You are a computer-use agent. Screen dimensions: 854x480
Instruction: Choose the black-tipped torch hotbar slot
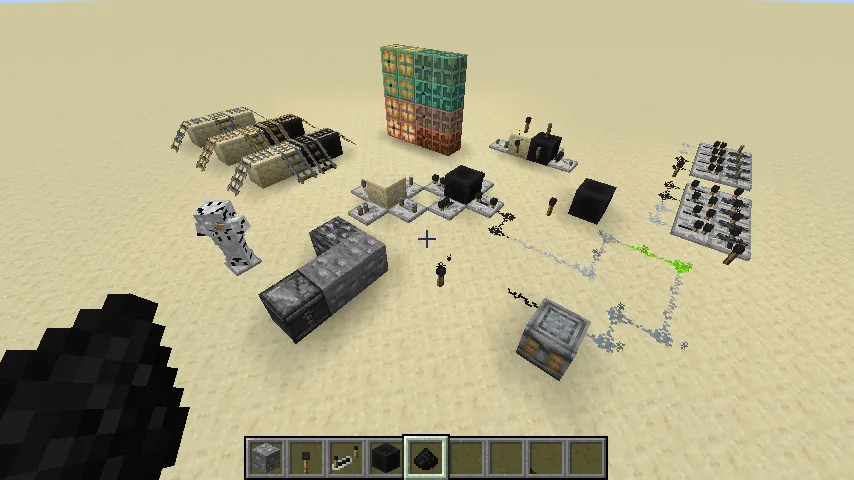point(306,459)
